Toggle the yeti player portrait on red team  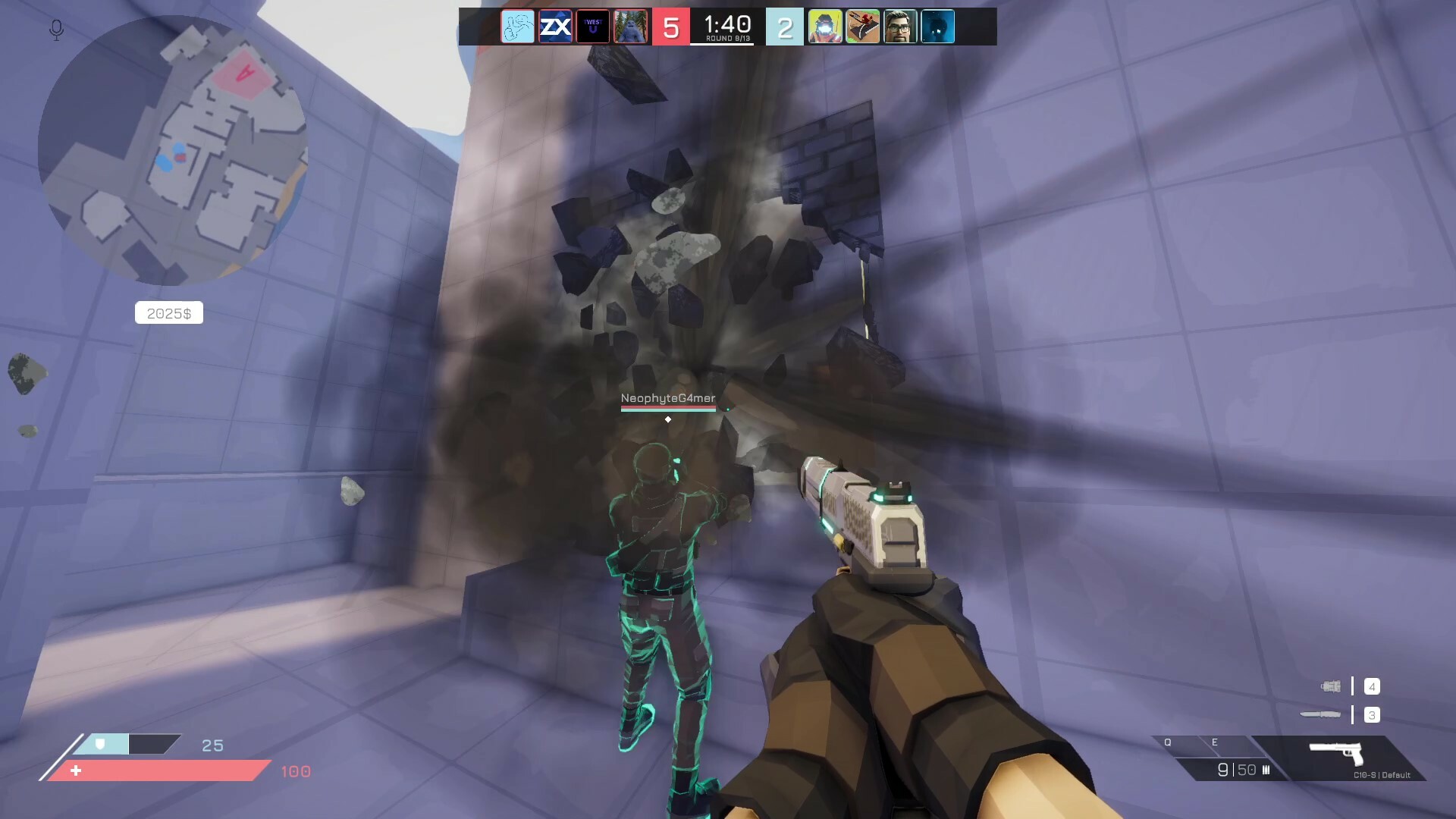(631, 27)
